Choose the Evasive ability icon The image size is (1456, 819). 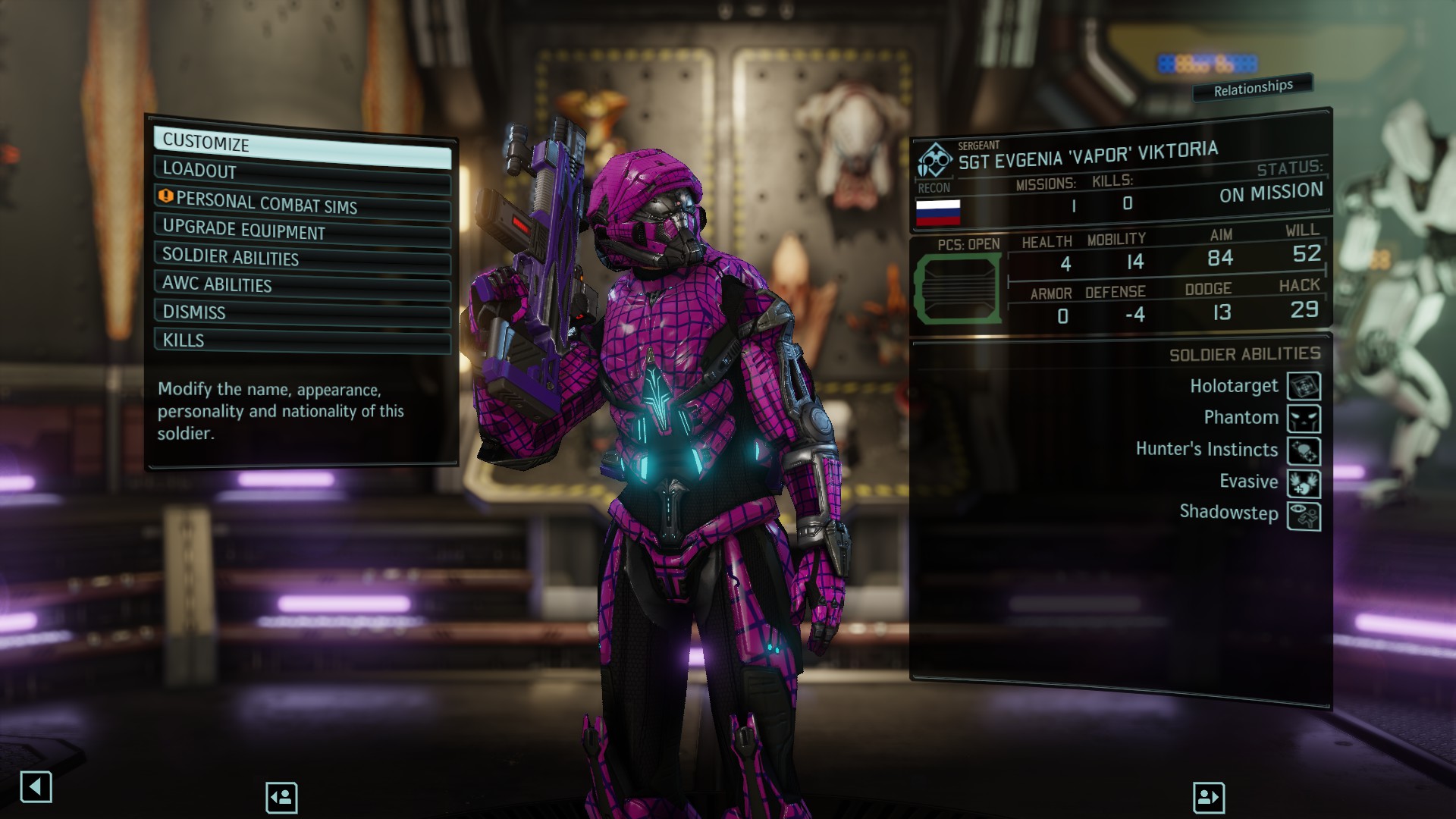coord(1304,483)
